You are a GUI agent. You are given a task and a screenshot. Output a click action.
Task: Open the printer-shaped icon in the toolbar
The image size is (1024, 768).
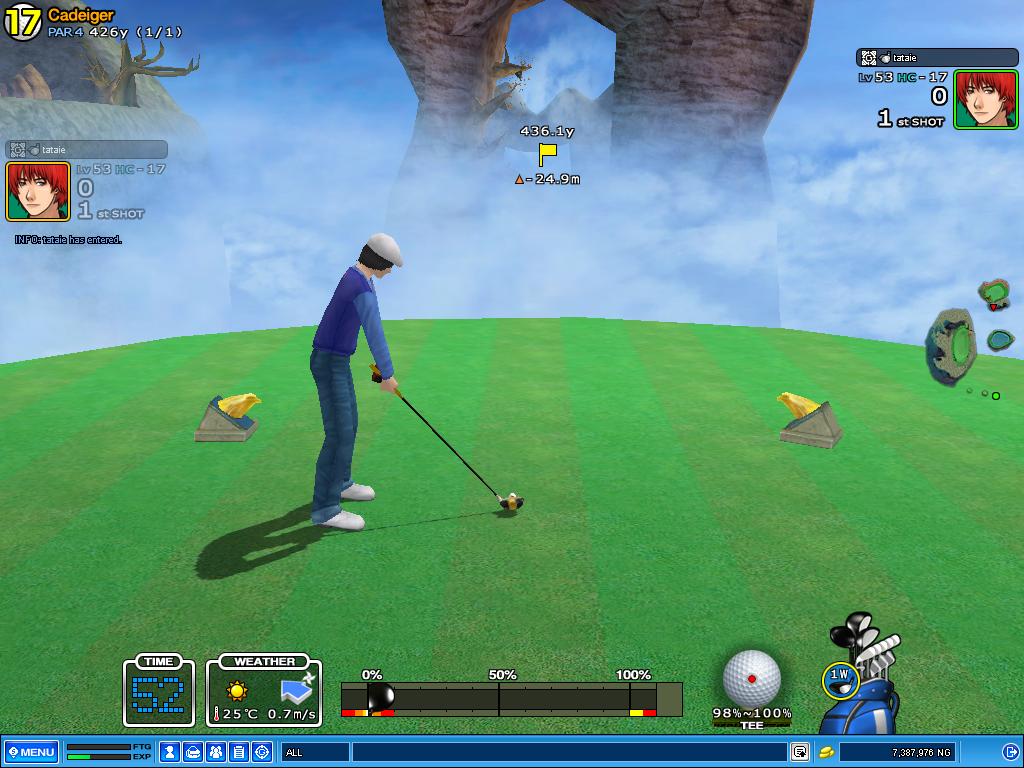click(193, 752)
